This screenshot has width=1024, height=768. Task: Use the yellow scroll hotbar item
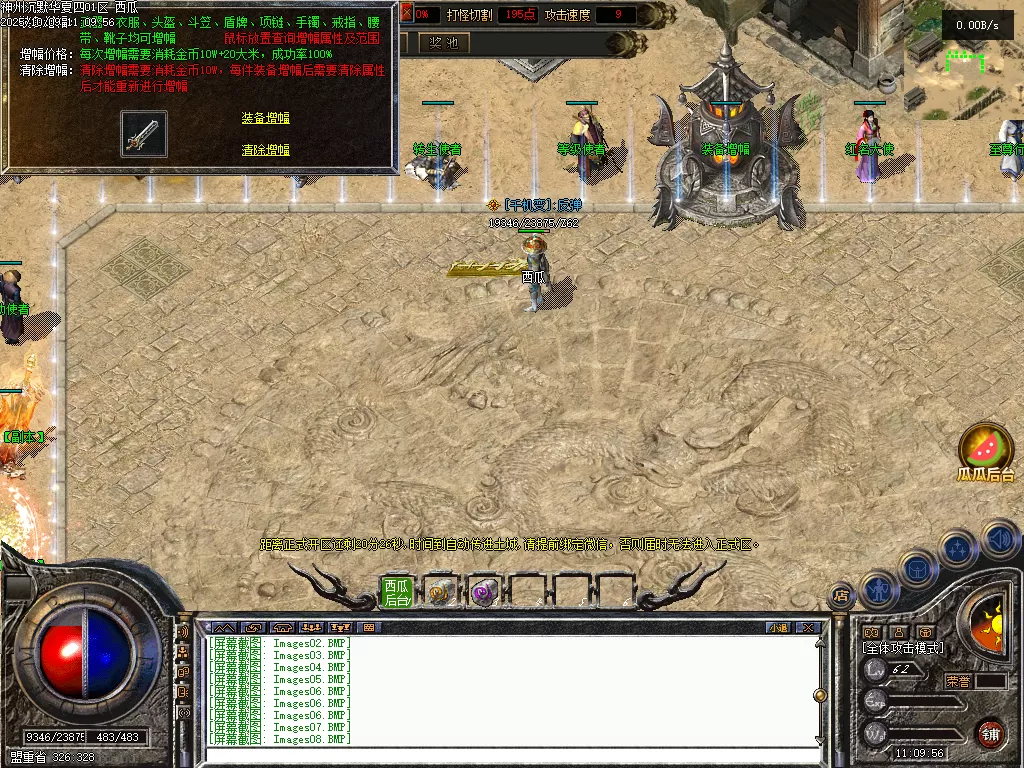pyautogui.click(x=440, y=593)
